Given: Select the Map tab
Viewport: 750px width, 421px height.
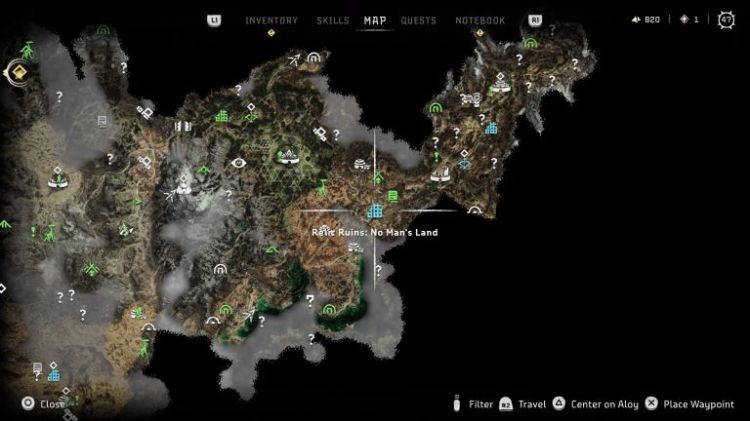Looking at the screenshot, I should [375, 20].
